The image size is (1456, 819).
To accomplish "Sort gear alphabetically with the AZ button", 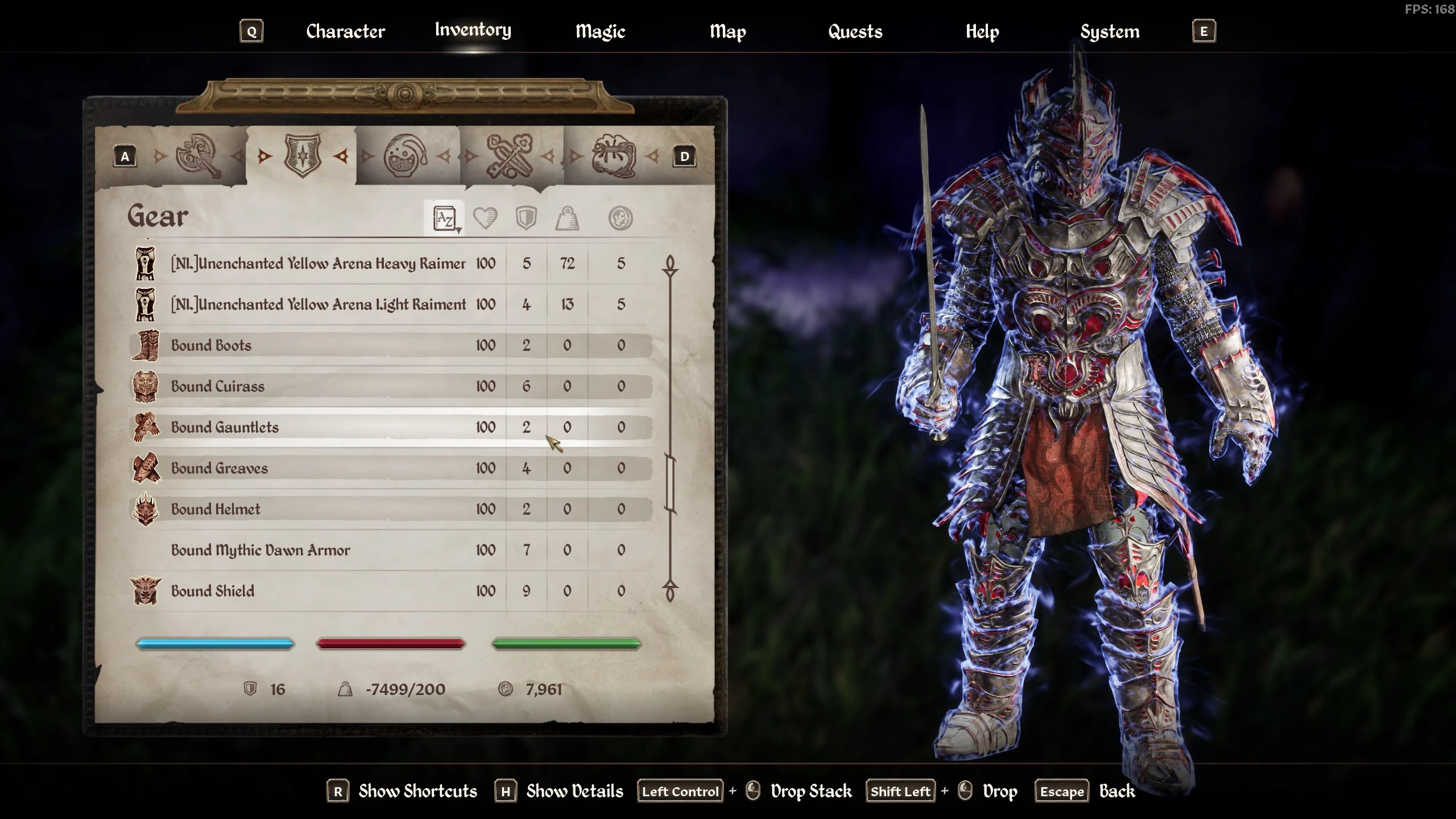I will [444, 218].
